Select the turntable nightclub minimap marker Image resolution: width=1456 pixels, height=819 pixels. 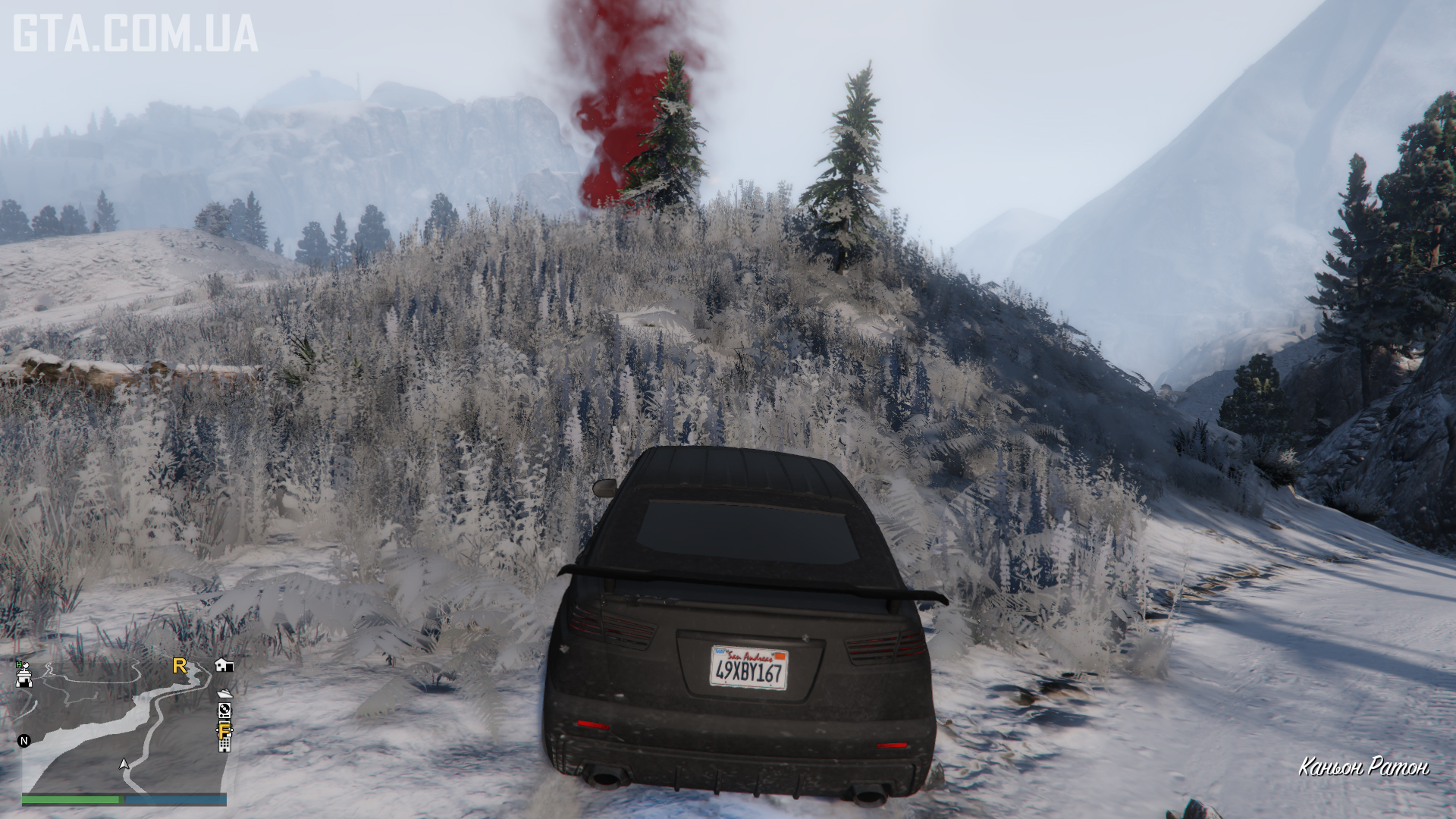[x=224, y=710]
